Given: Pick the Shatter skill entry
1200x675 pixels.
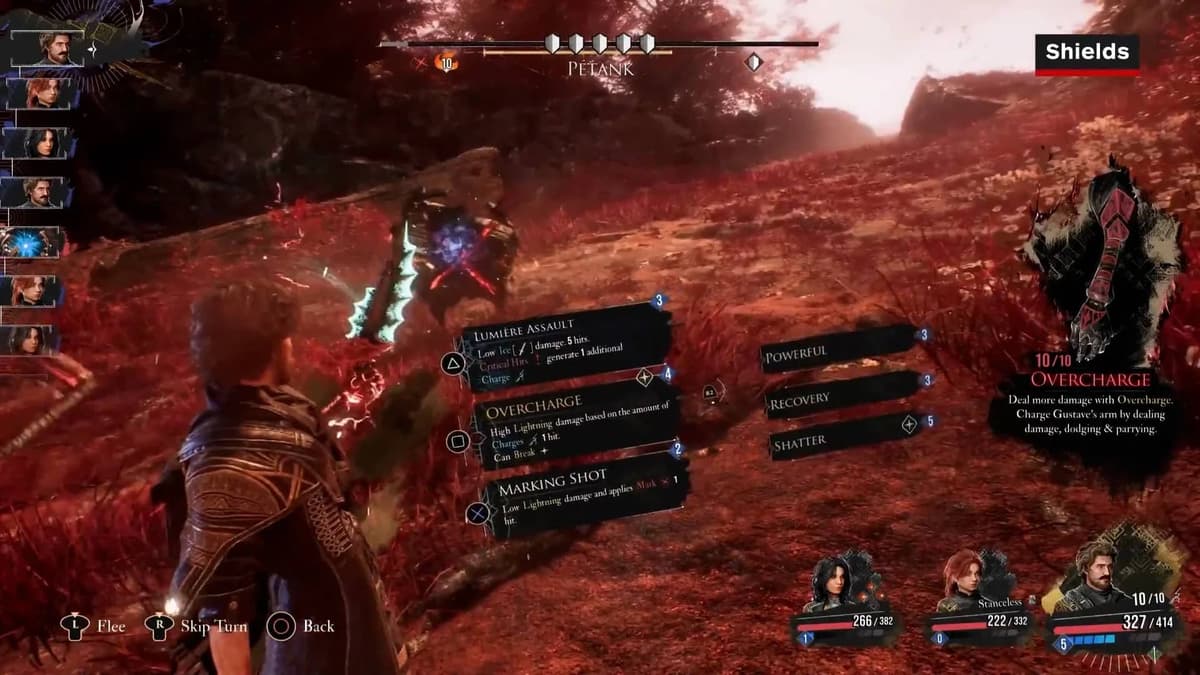Looking at the screenshot, I should click(838, 440).
